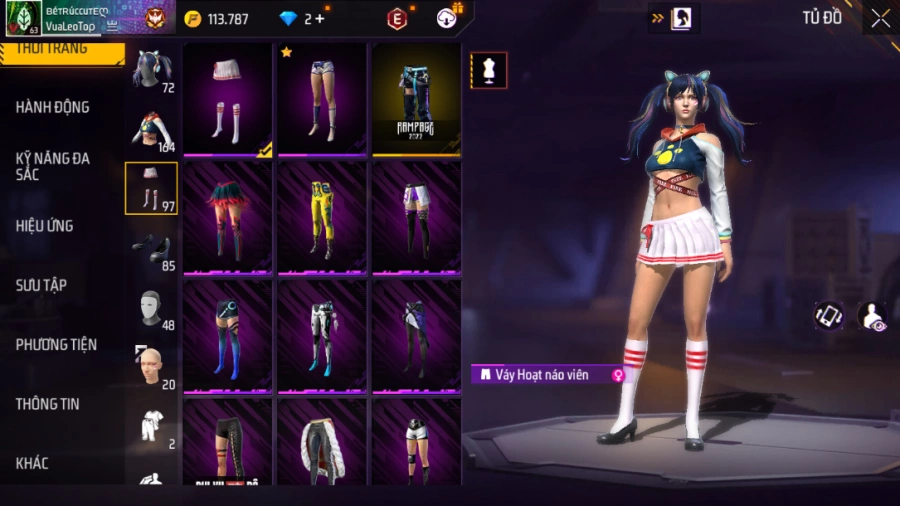Open the Hiệu Ứng category
This screenshot has height=506, width=900.
pos(44,226)
